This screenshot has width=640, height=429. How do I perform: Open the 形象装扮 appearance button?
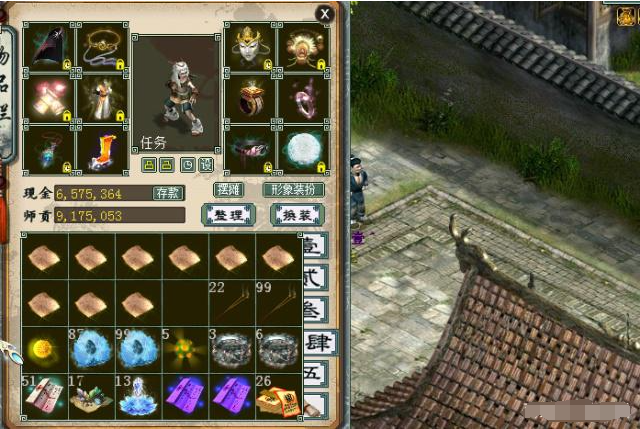[x=293, y=189]
